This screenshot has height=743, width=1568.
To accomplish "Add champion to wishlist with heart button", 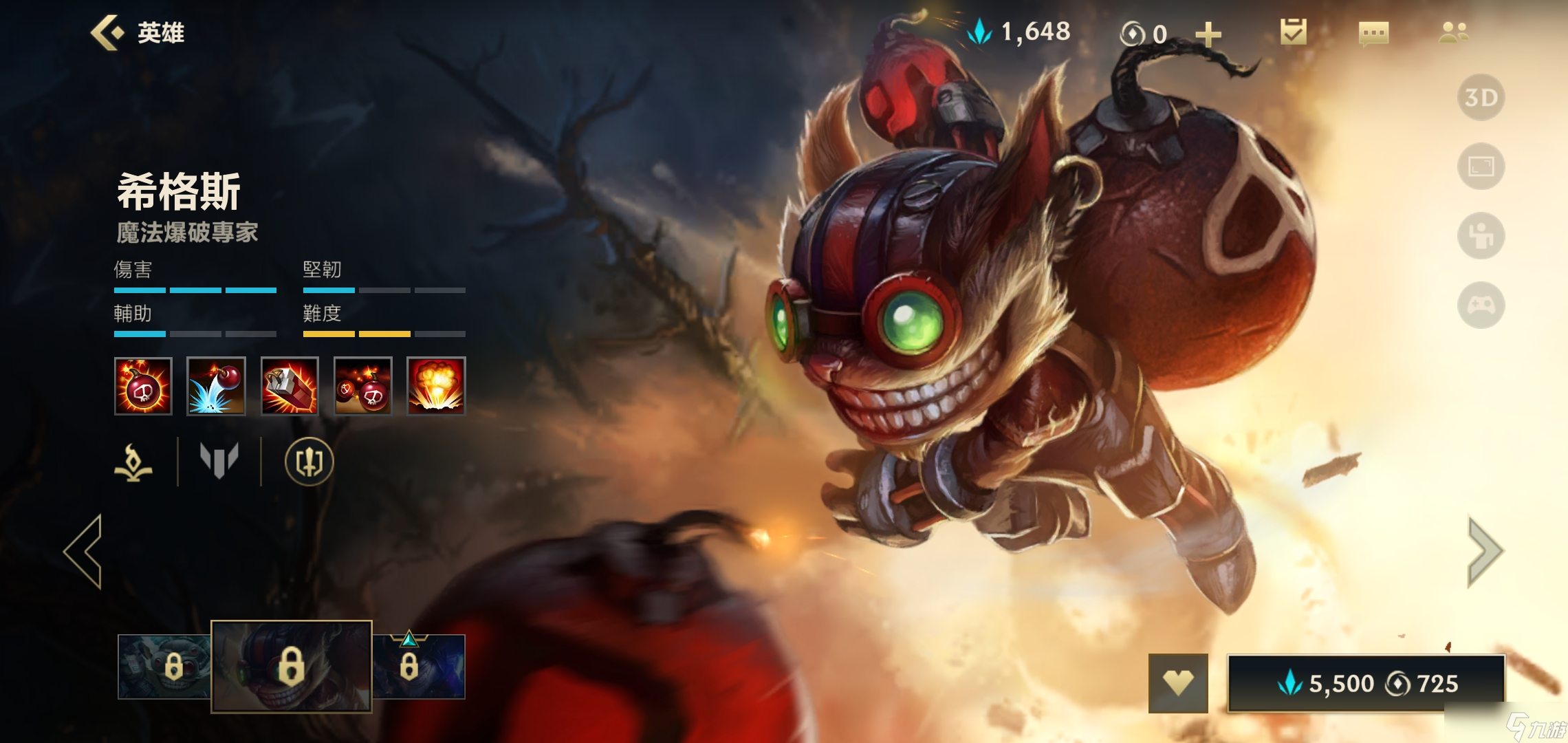I will point(1178,683).
